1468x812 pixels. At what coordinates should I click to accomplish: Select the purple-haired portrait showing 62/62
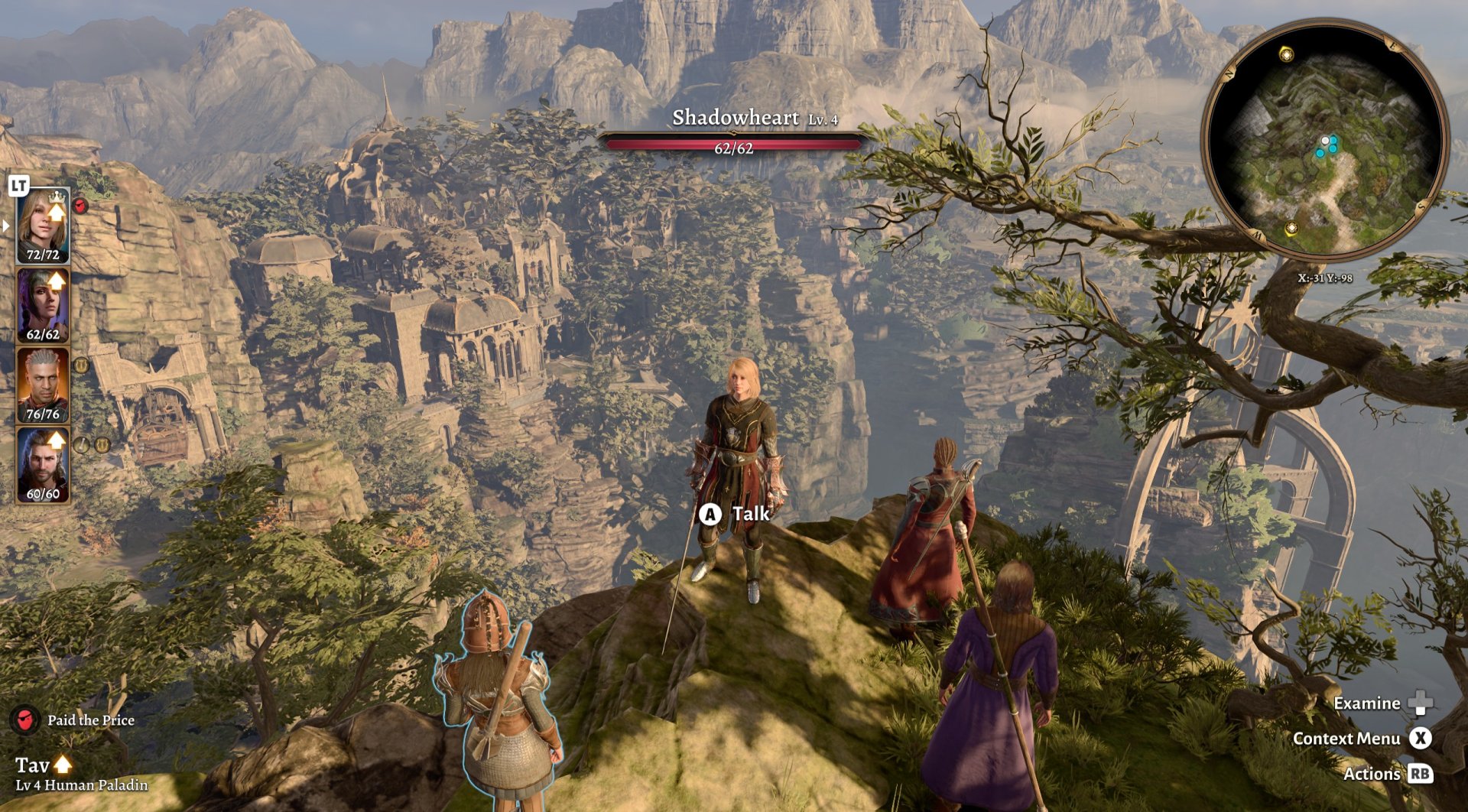click(43, 305)
